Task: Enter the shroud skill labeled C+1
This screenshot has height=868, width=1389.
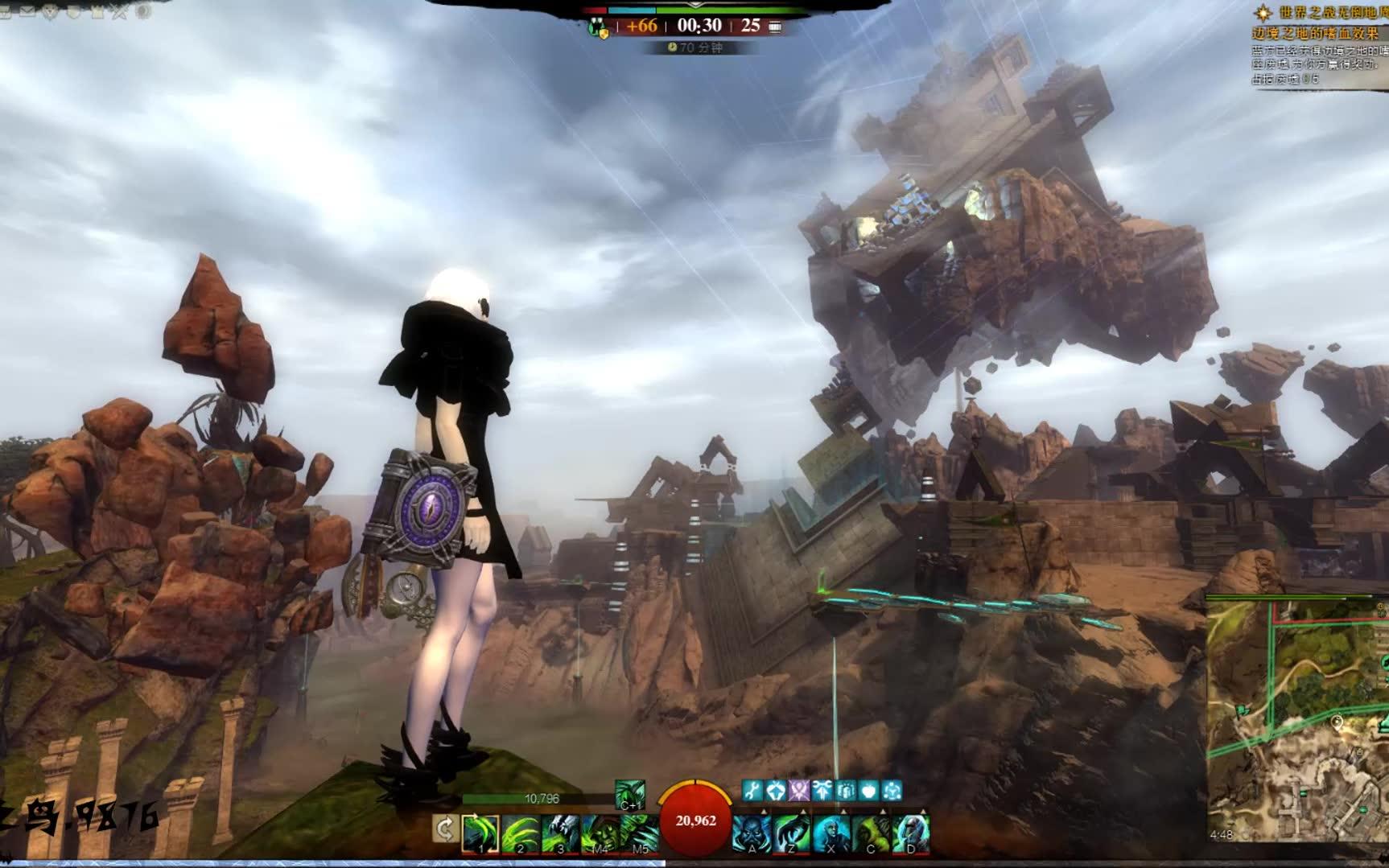Action: (629, 794)
